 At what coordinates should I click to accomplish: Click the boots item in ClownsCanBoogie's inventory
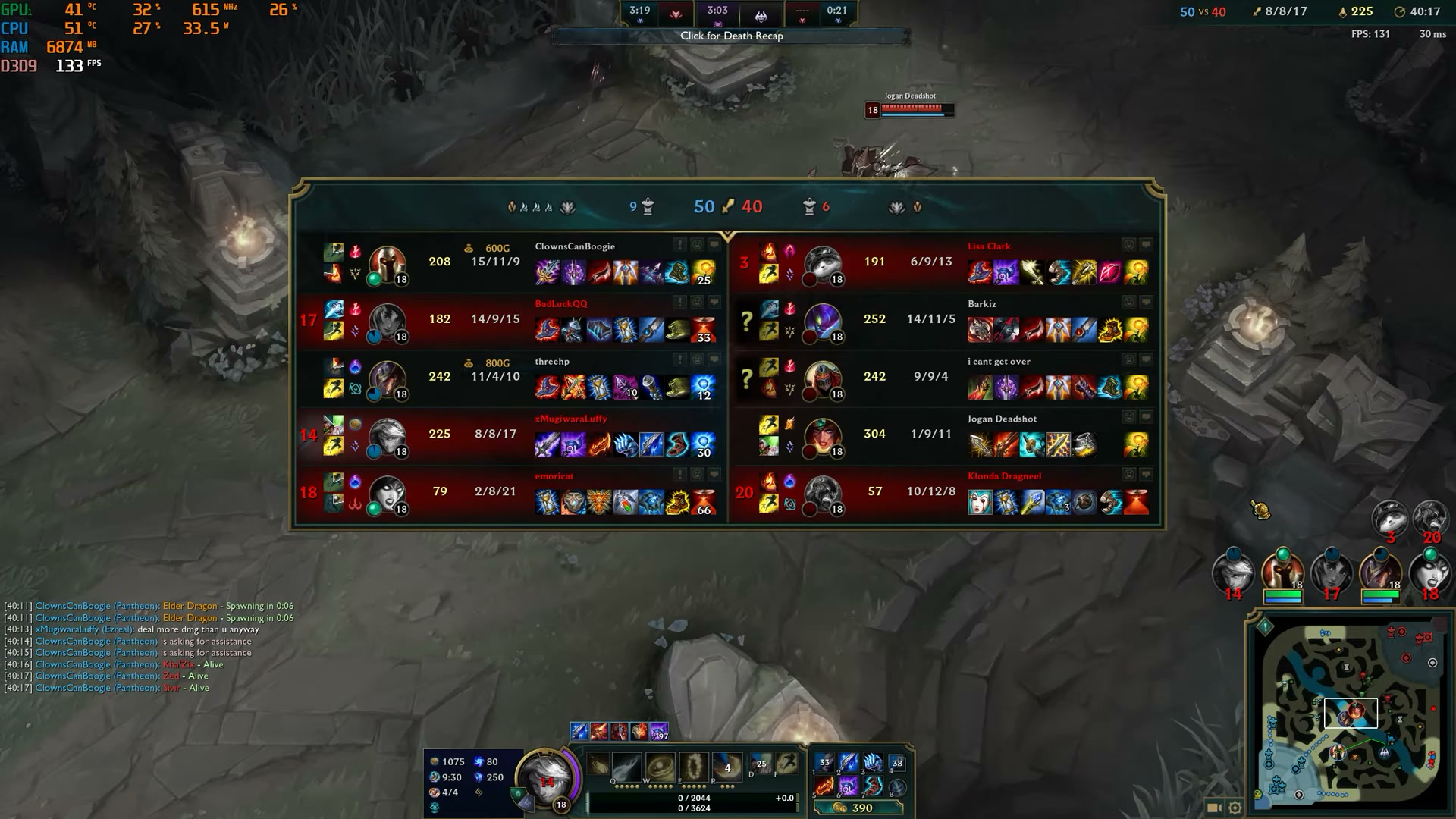pyautogui.click(x=676, y=273)
